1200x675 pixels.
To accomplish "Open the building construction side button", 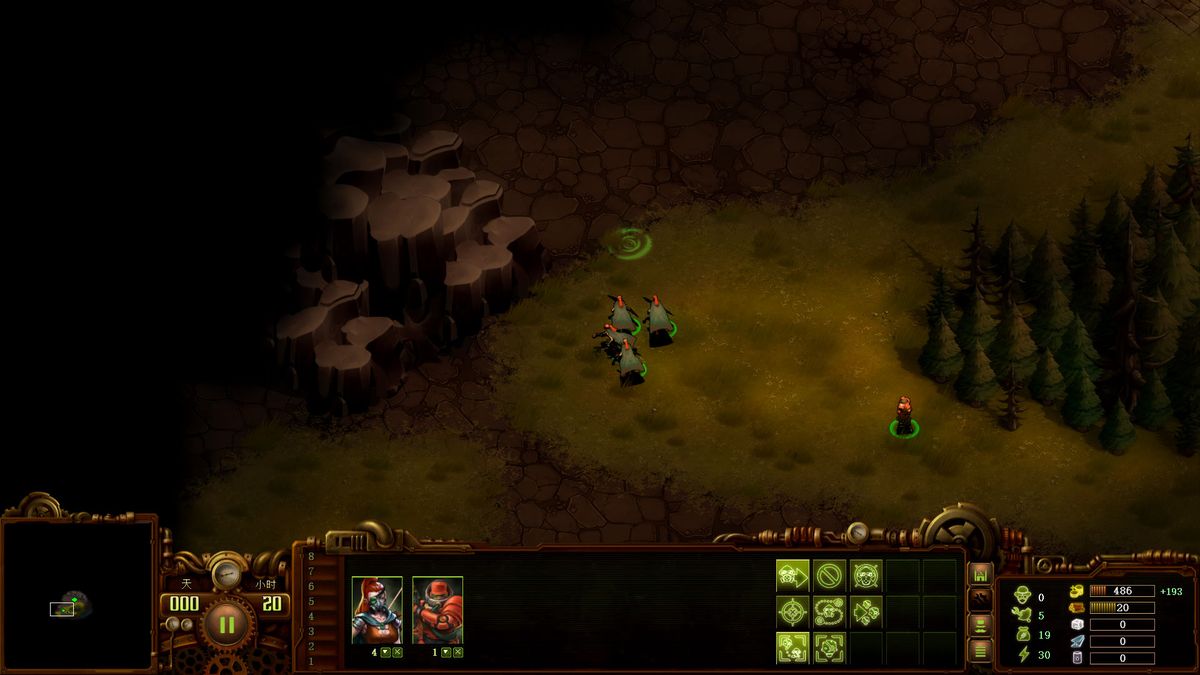I will click(981, 574).
